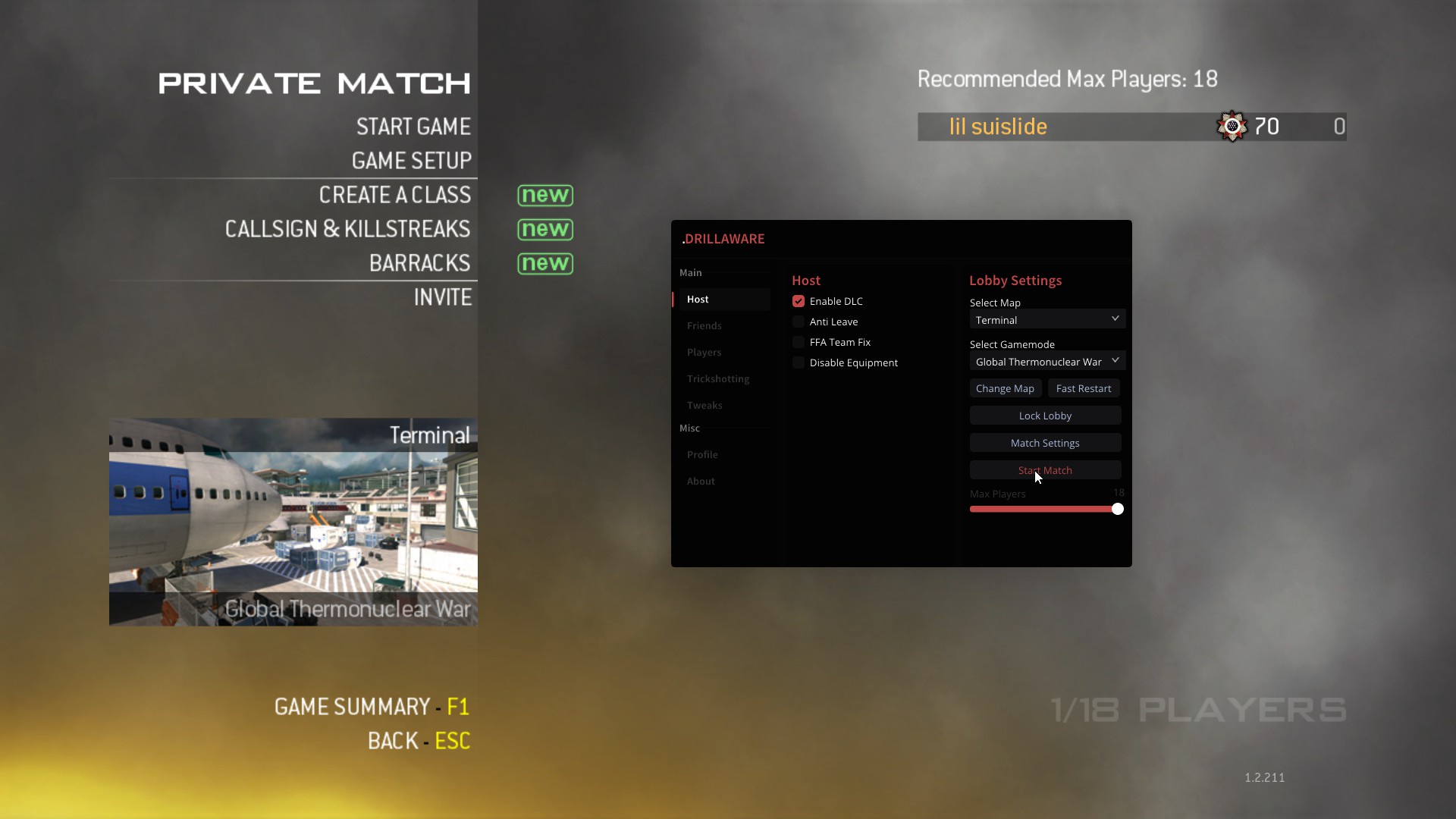Viewport: 1456px width, 819px height.
Task: Click the new badge beside CREATE A CLASS
Action: point(545,195)
